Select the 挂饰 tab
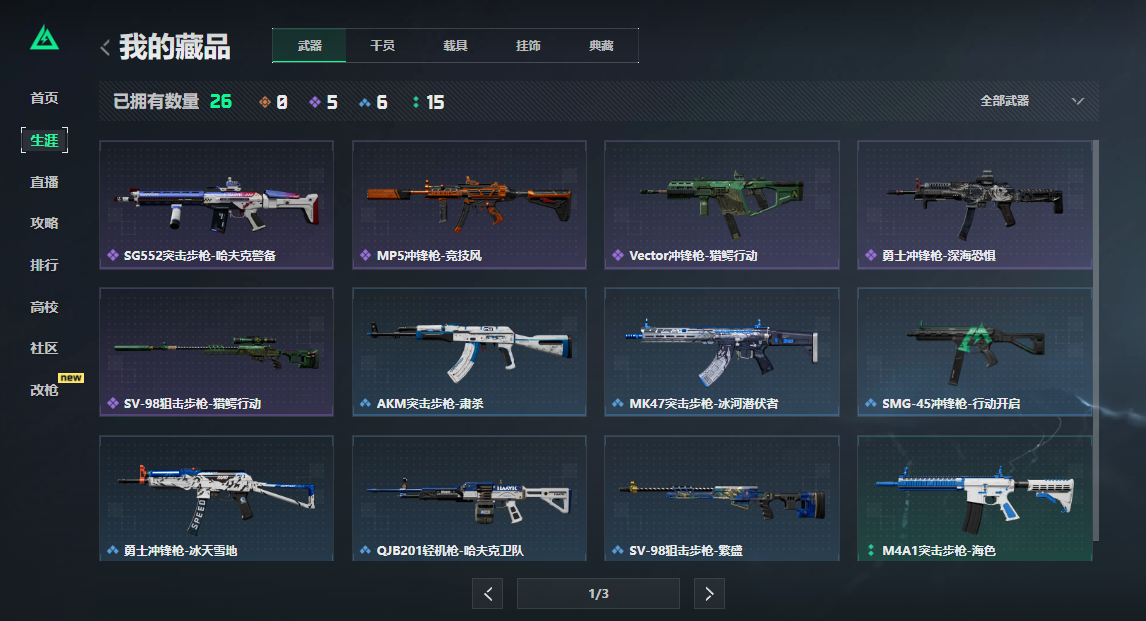The width and height of the screenshot is (1146, 621). (x=528, y=46)
